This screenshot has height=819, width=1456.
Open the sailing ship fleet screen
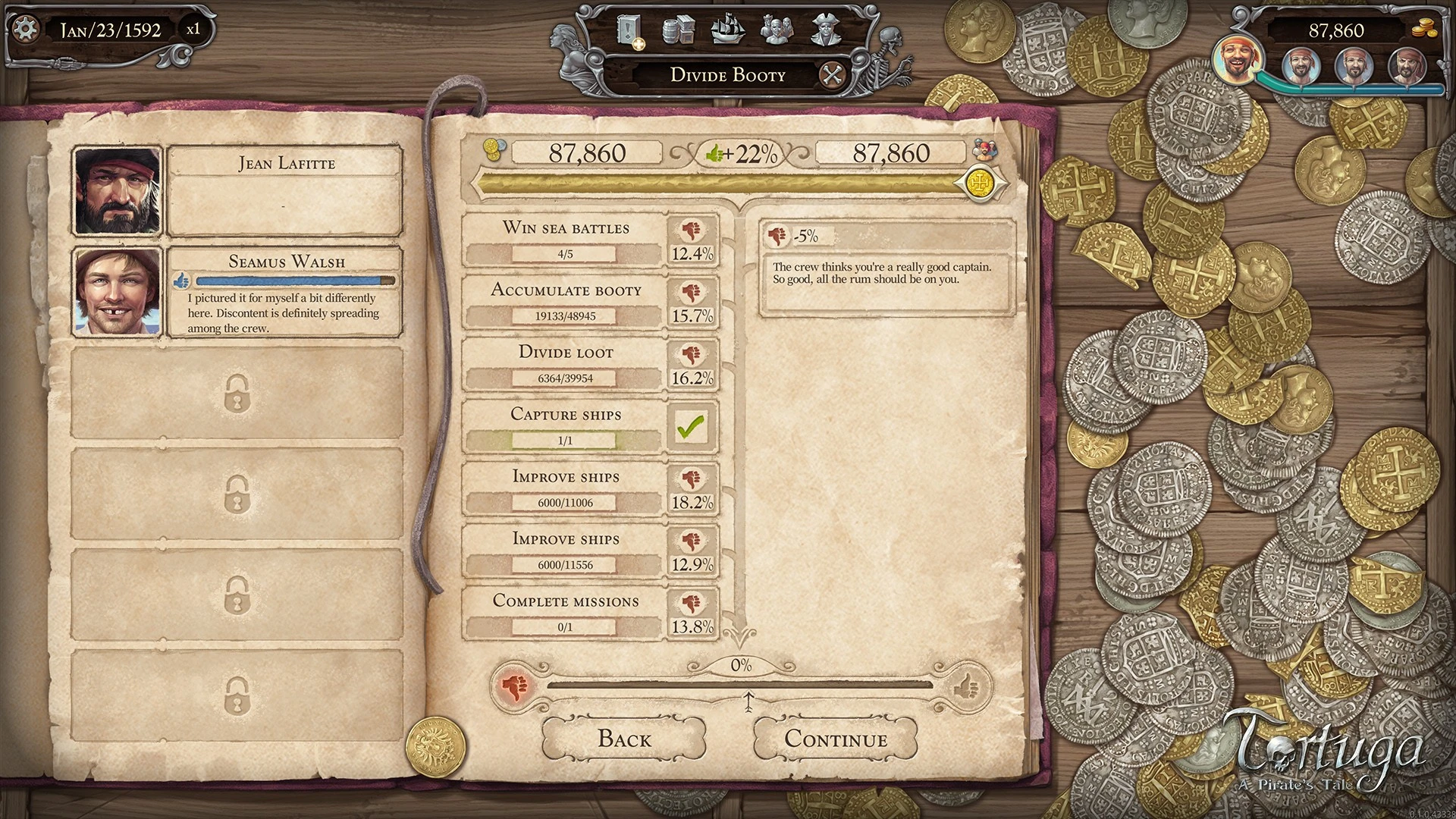pos(728,30)
